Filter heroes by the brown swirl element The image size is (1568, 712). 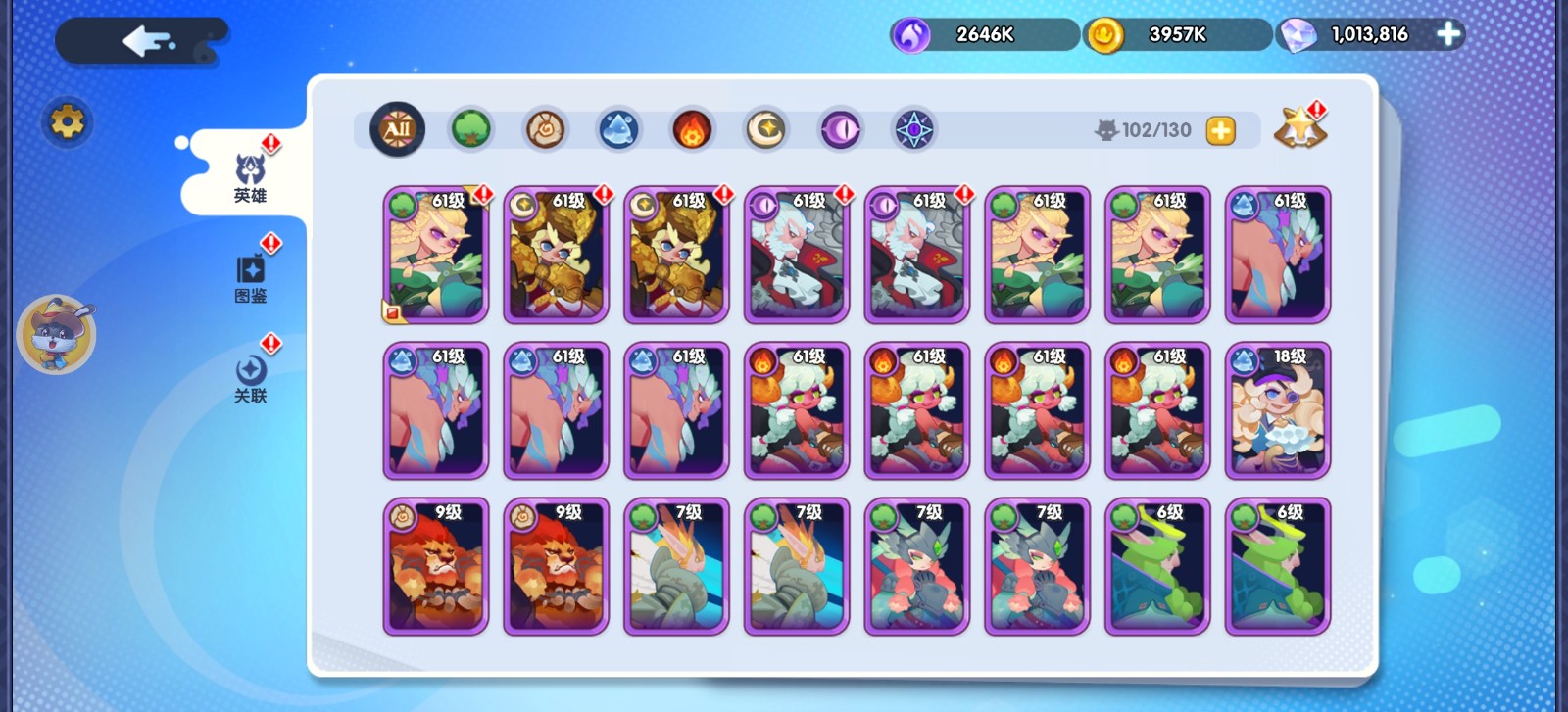(x=545, y=129)
